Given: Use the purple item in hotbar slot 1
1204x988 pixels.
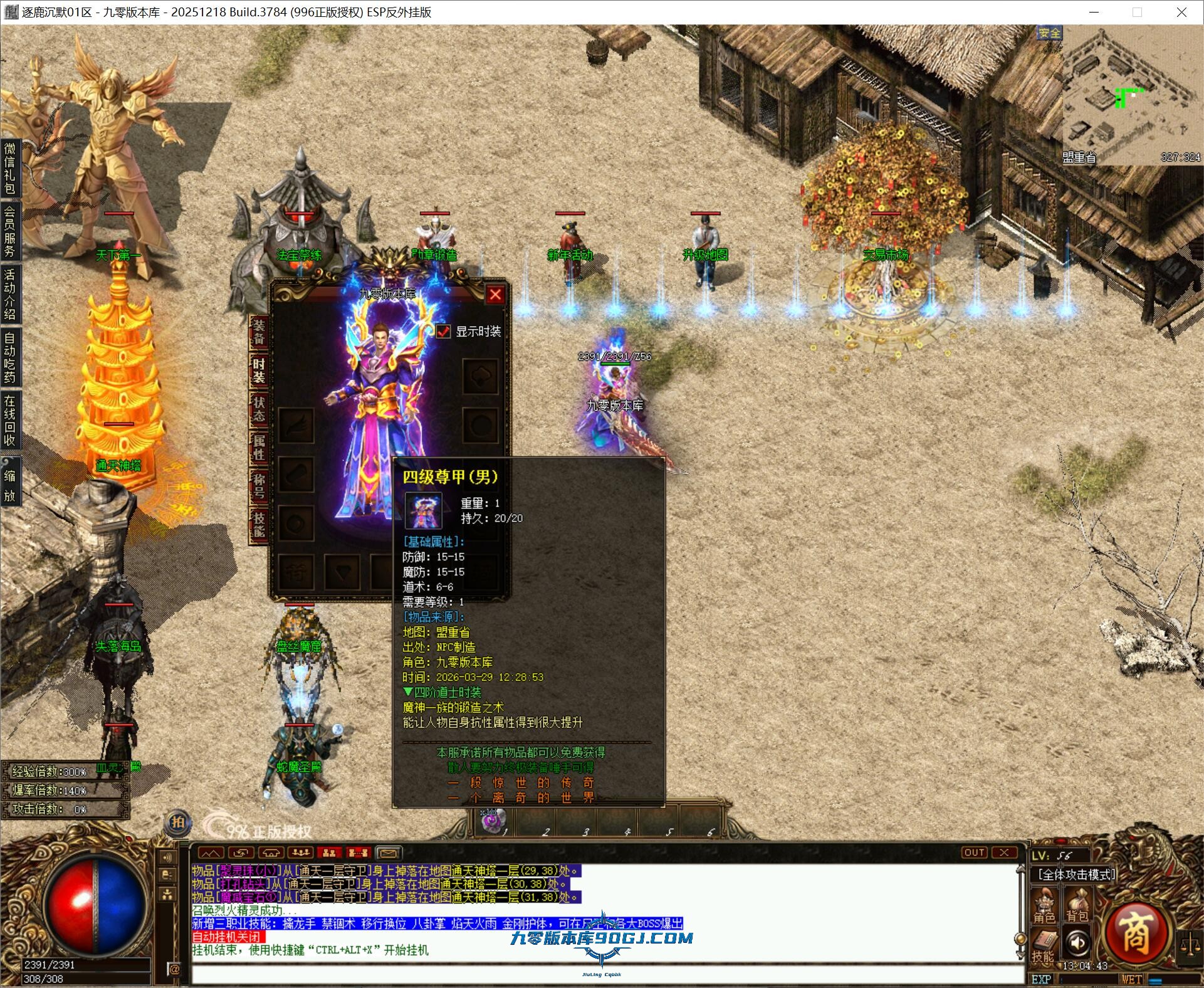Looking at the screenshot, I should pos(489,821).
